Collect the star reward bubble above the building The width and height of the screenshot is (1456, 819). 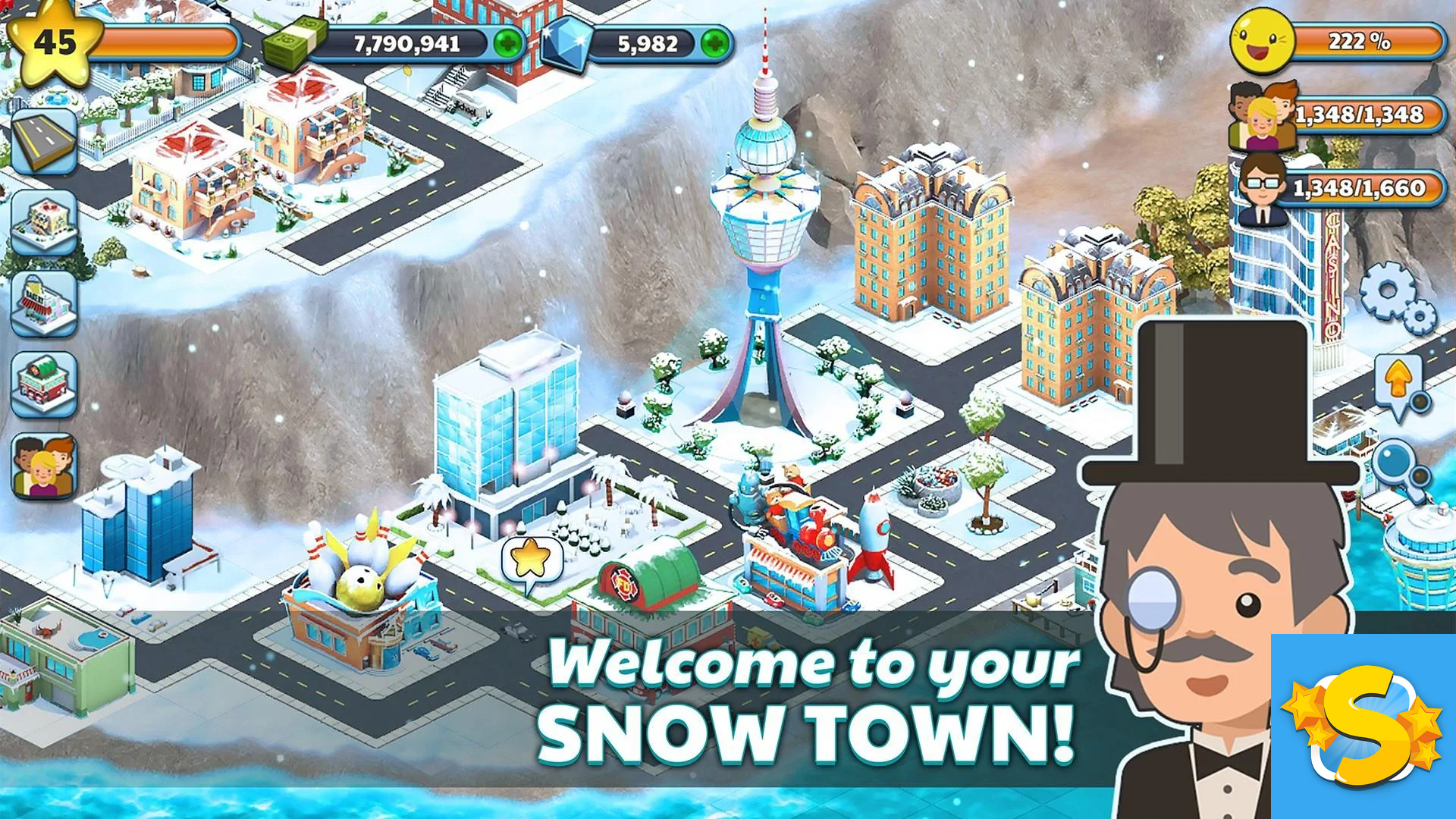531,557
